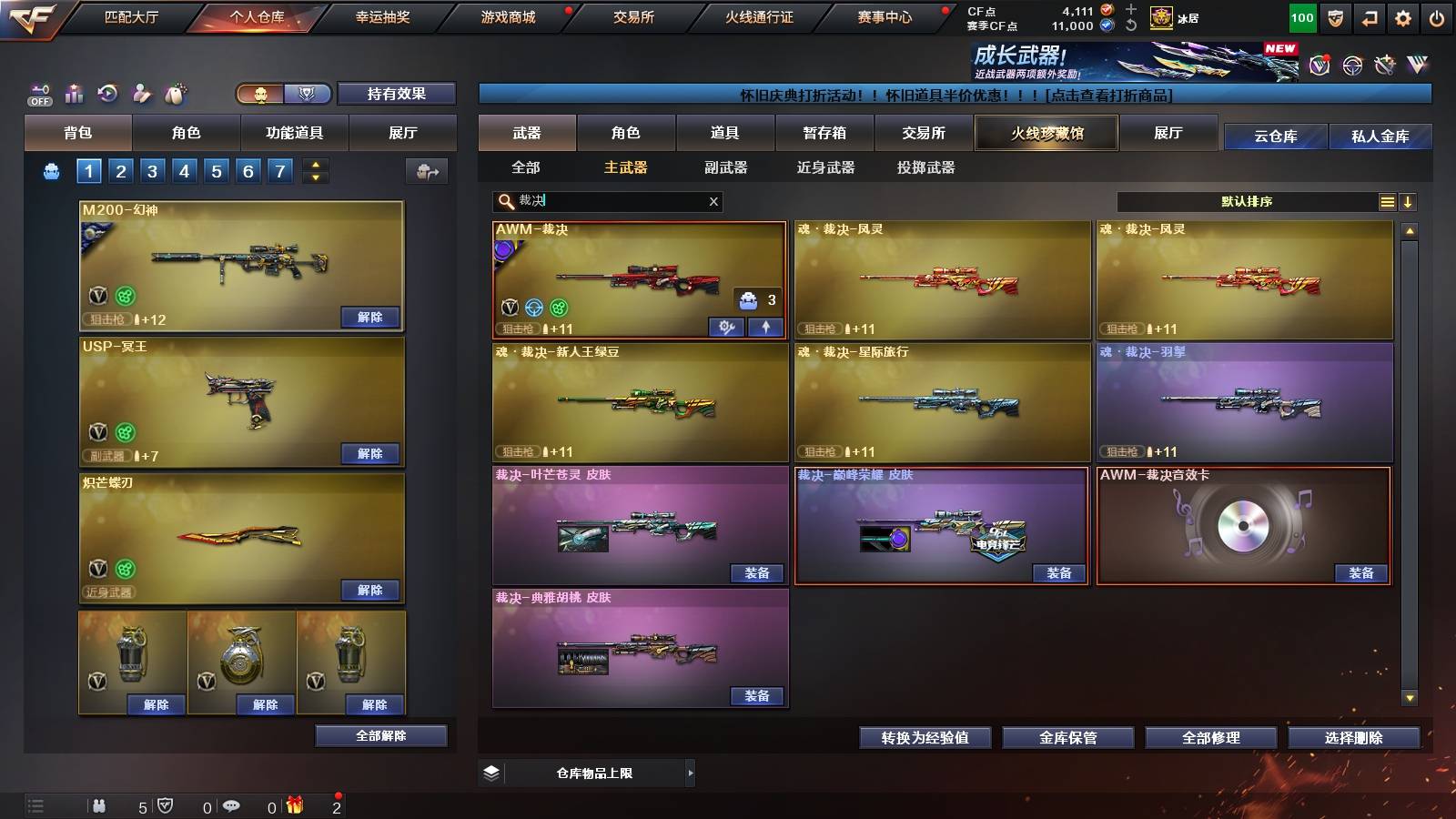Click the replay/history icon above the backpack panel
The width and height of the screenshot is (1456, 819).
pos(108,93)
